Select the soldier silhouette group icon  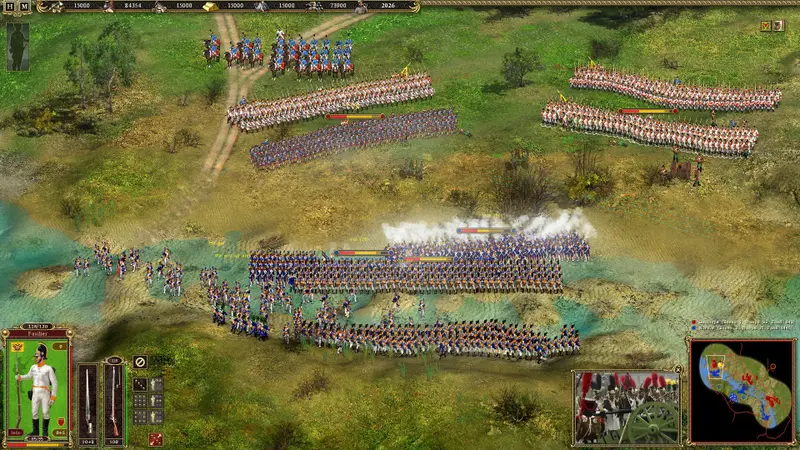pyautogui.click(x=17, y=46)
